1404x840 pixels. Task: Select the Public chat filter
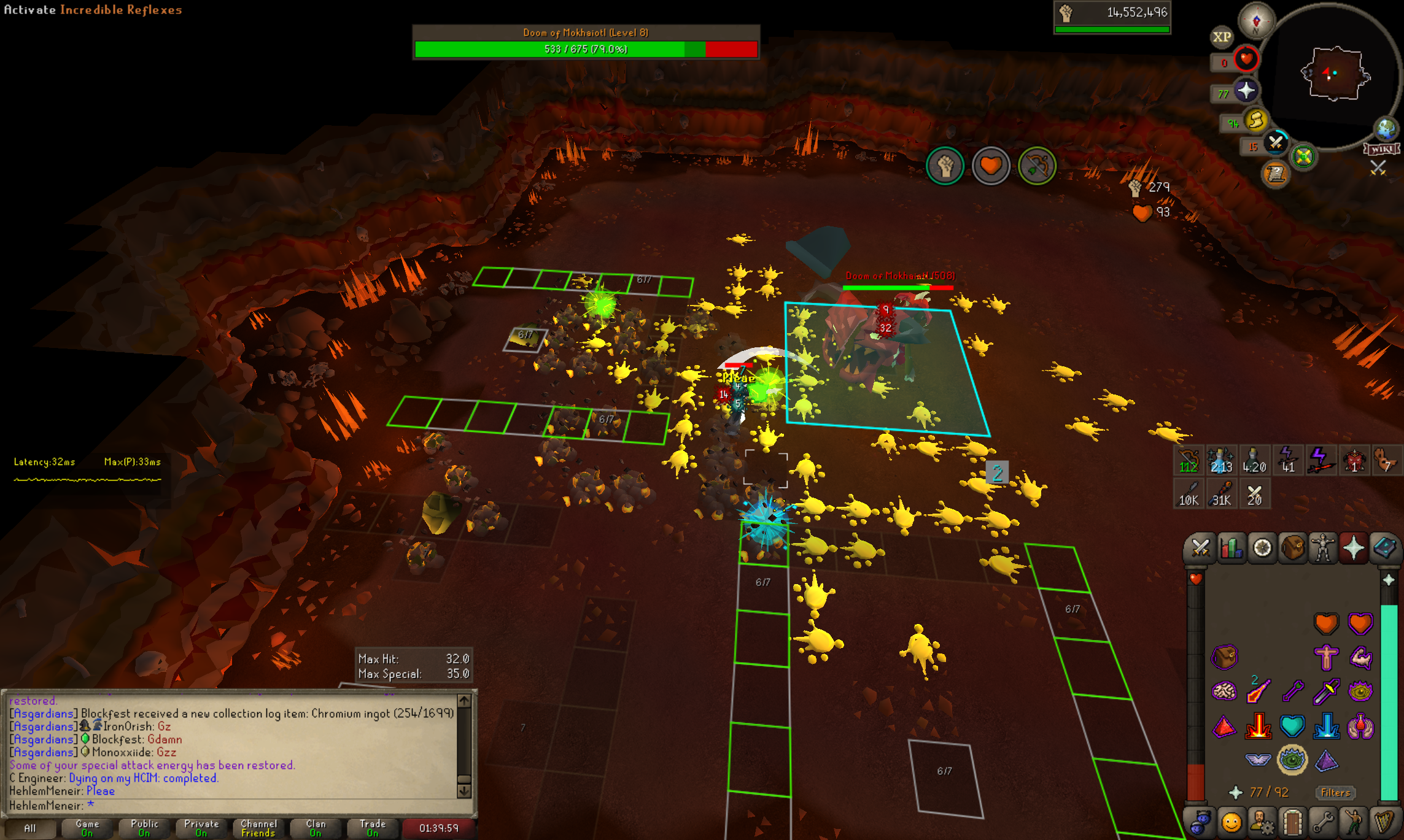pos(144,828)
